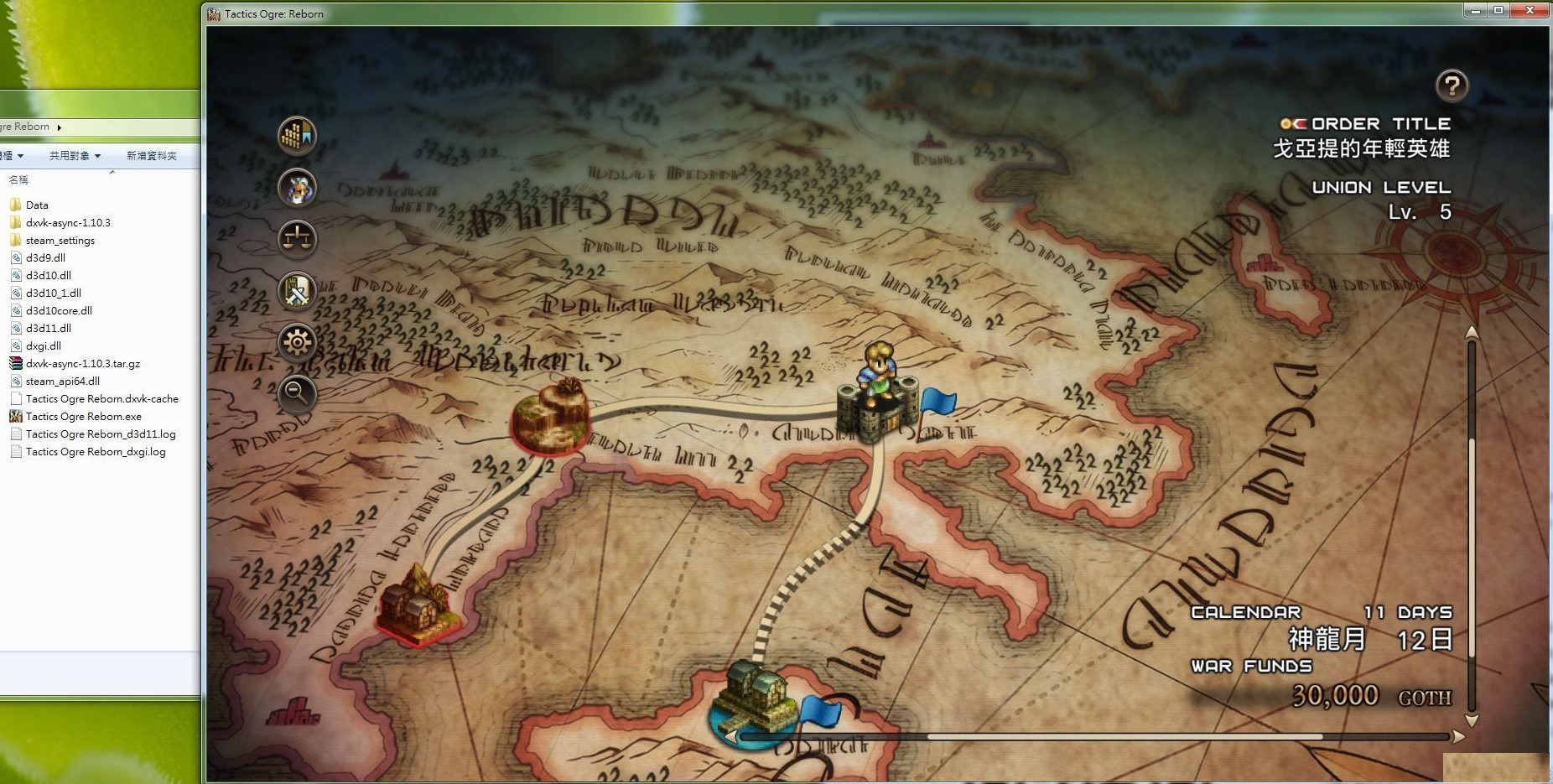
Task: Click the map's scroll-right arrow
Action: coord(1459,737)
